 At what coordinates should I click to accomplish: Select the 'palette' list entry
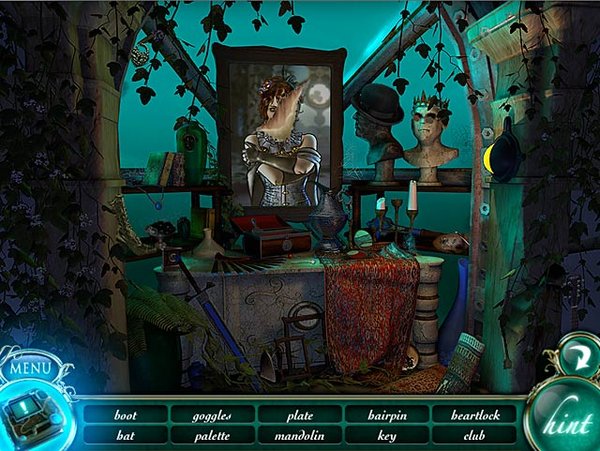coord(213,435)
